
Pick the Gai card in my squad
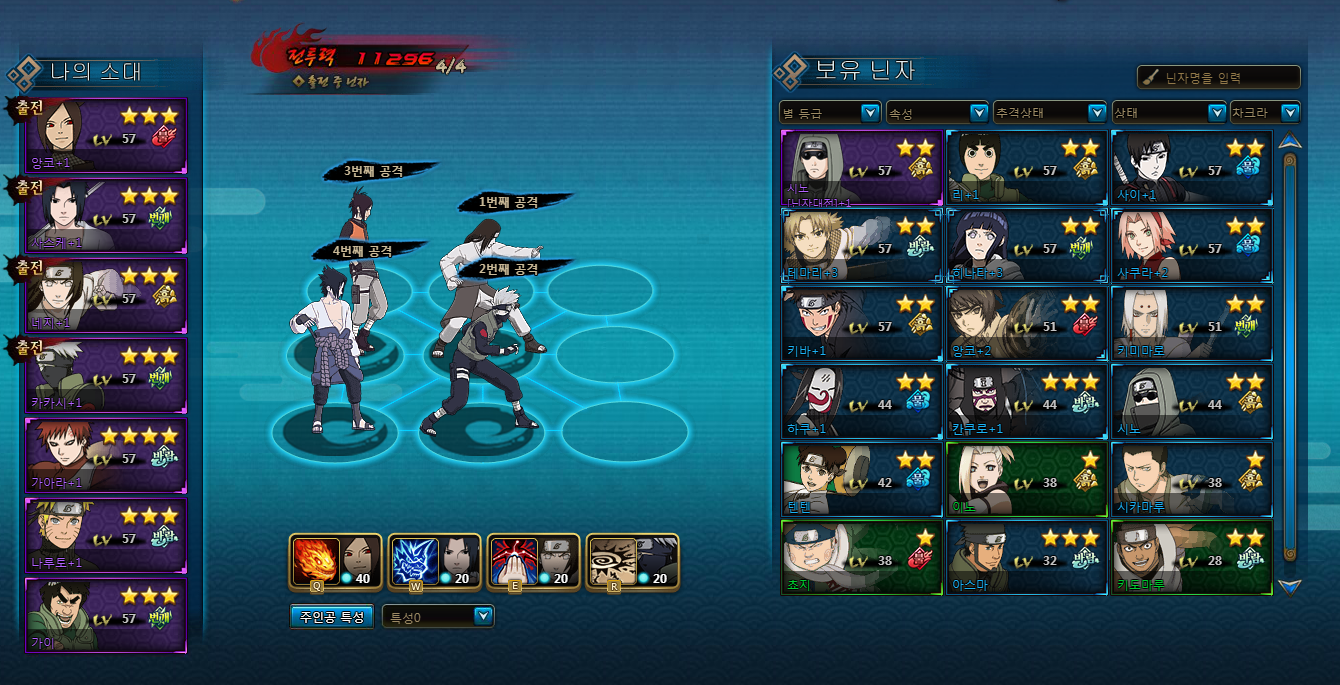pyautogui.click(x=106, y=615)
